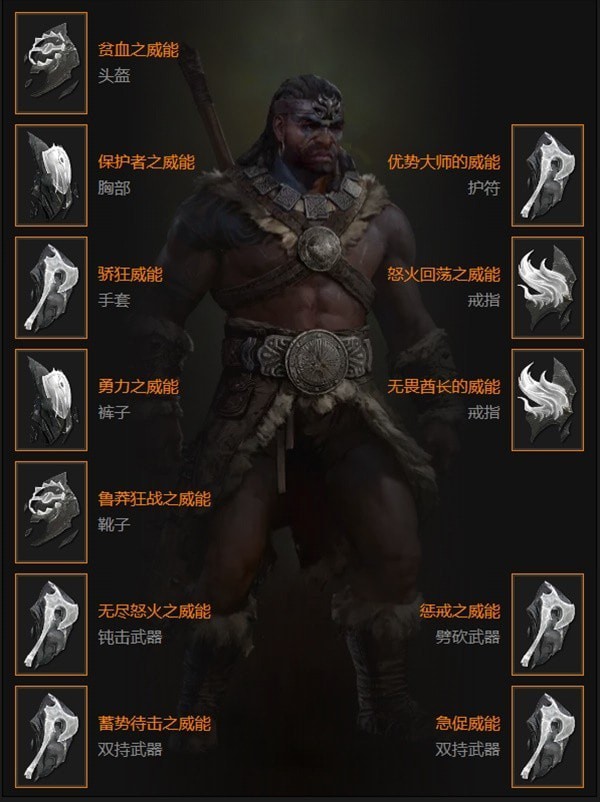Image resolution: width=600 pixels, height=802 pixels.
Task: Select the 贫血之威能 helmet slot
Action: coord(51,62)
